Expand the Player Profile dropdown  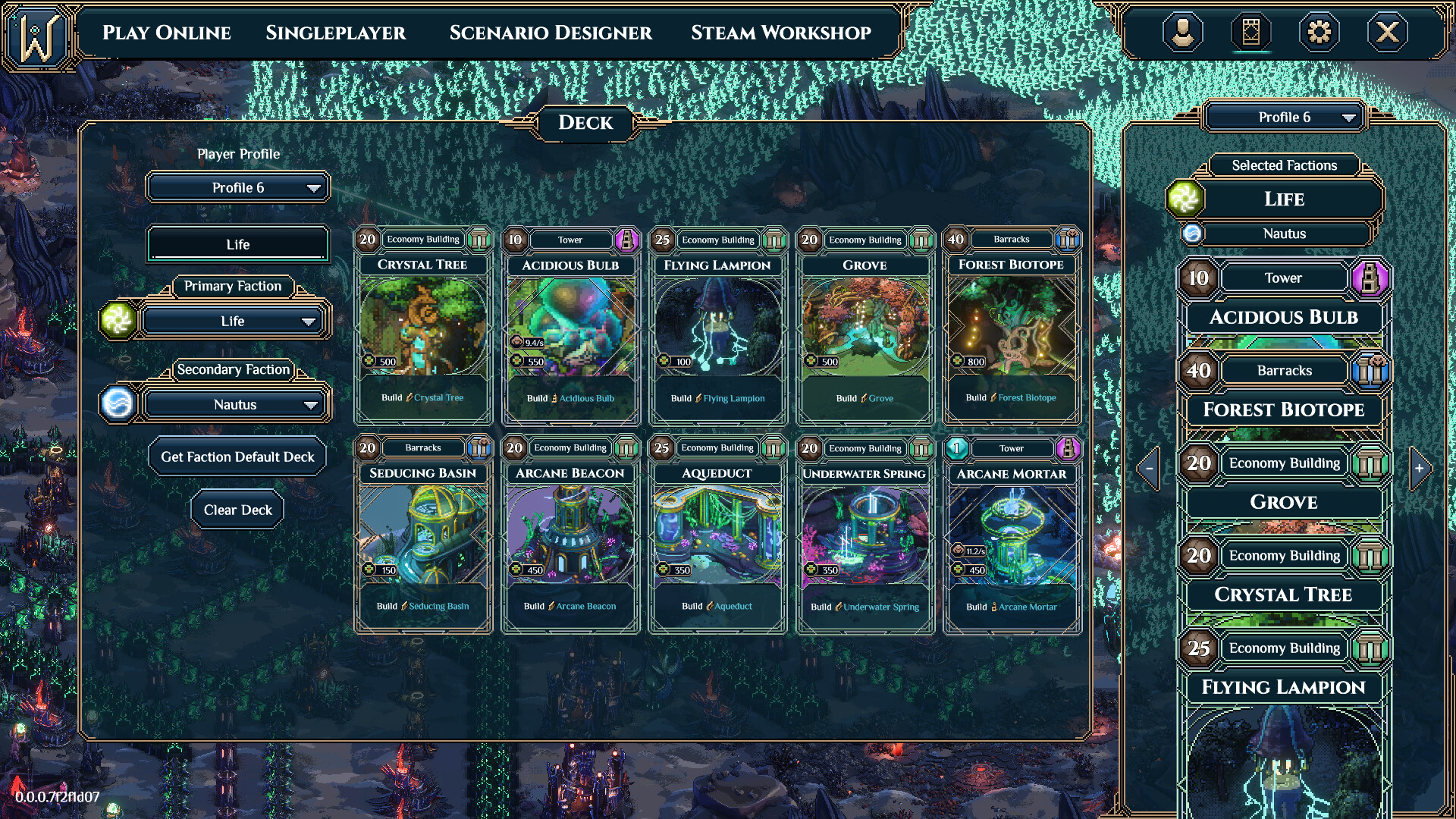point(238,187)
